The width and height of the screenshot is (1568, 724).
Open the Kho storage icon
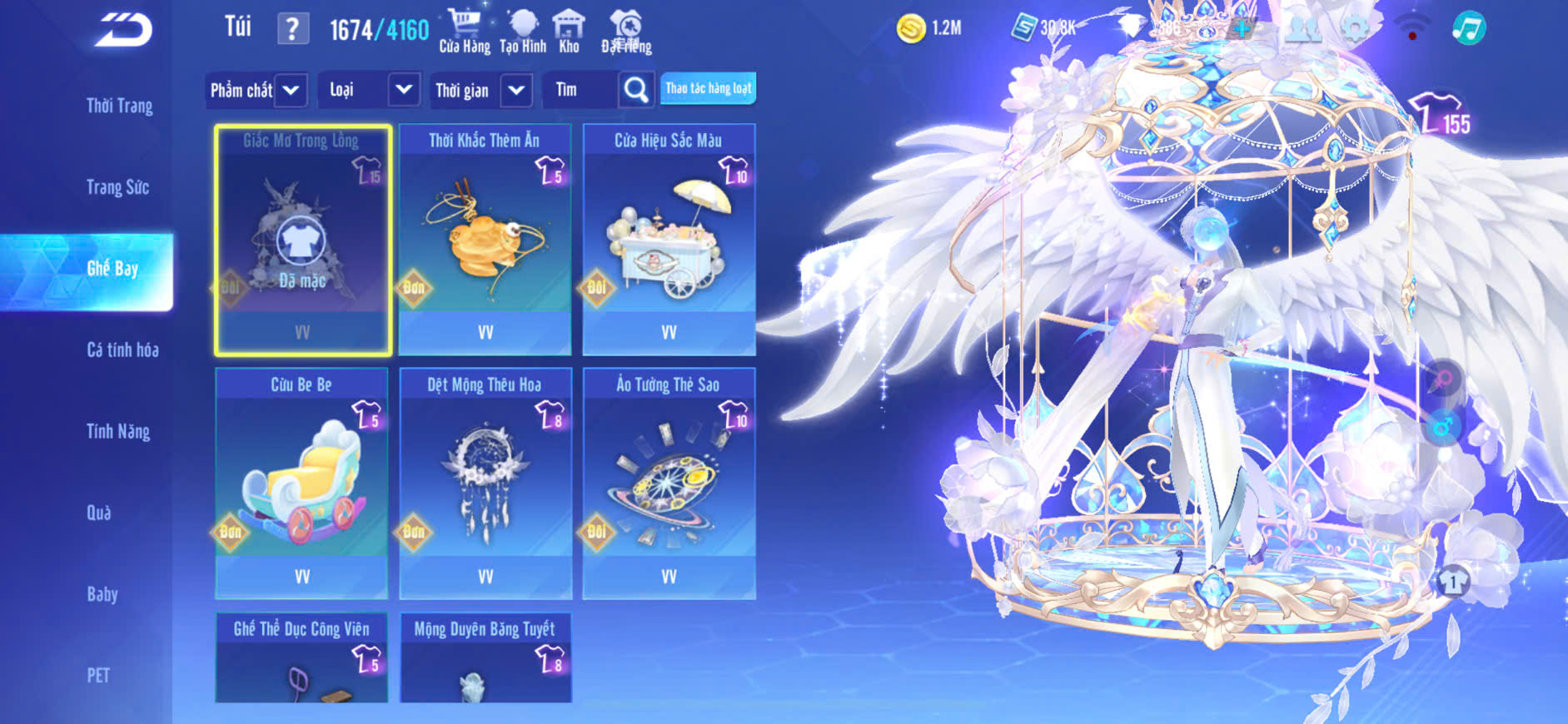pos(569,32)
